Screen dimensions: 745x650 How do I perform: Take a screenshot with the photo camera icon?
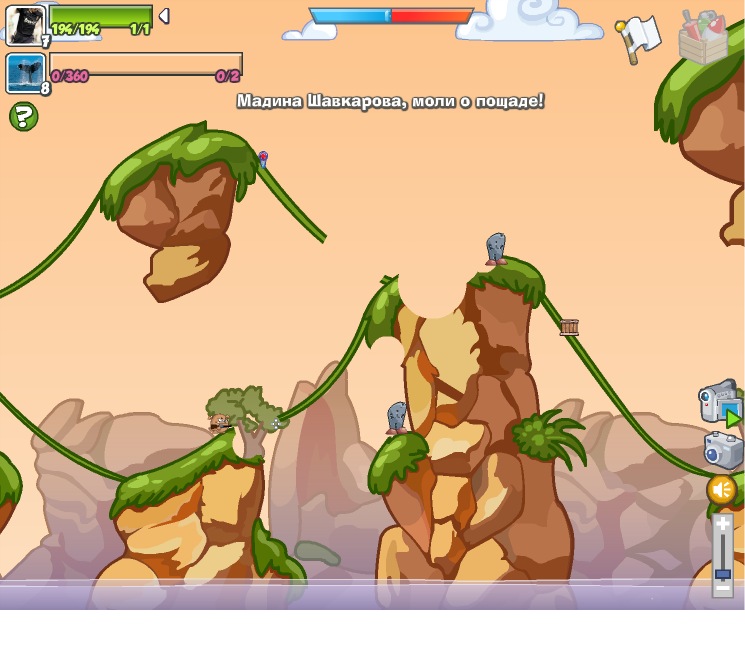[723, 450]
